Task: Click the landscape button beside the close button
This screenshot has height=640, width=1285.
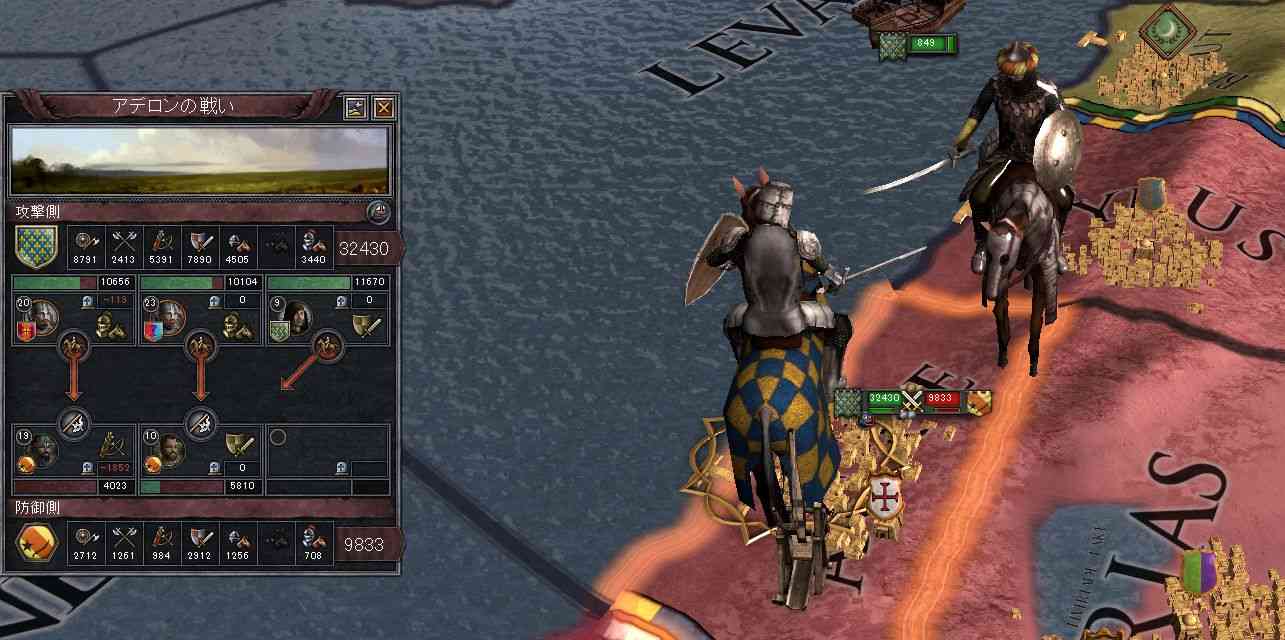Action: (357, 108)
